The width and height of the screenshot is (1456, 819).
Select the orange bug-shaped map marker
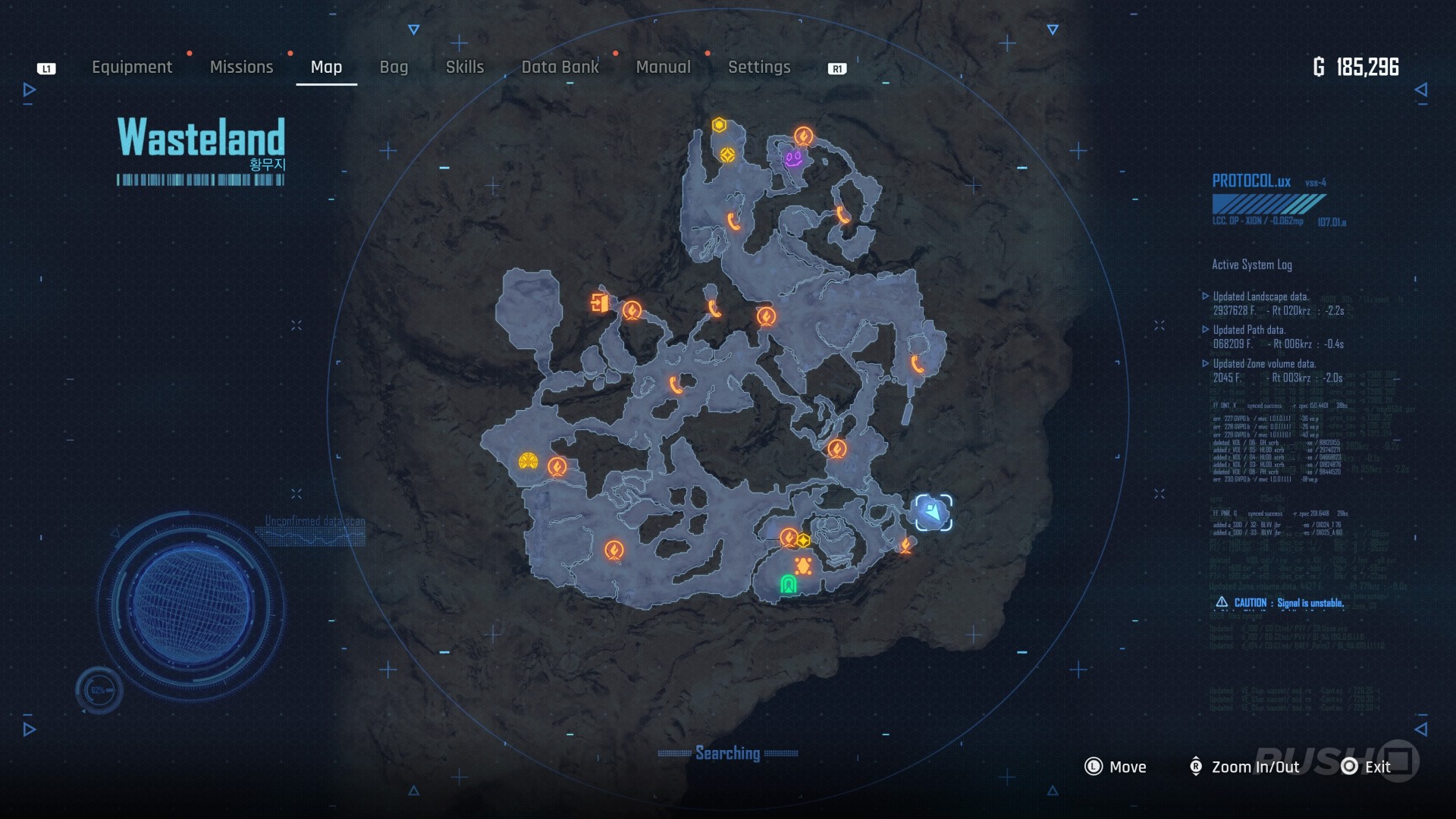point(803,566)
